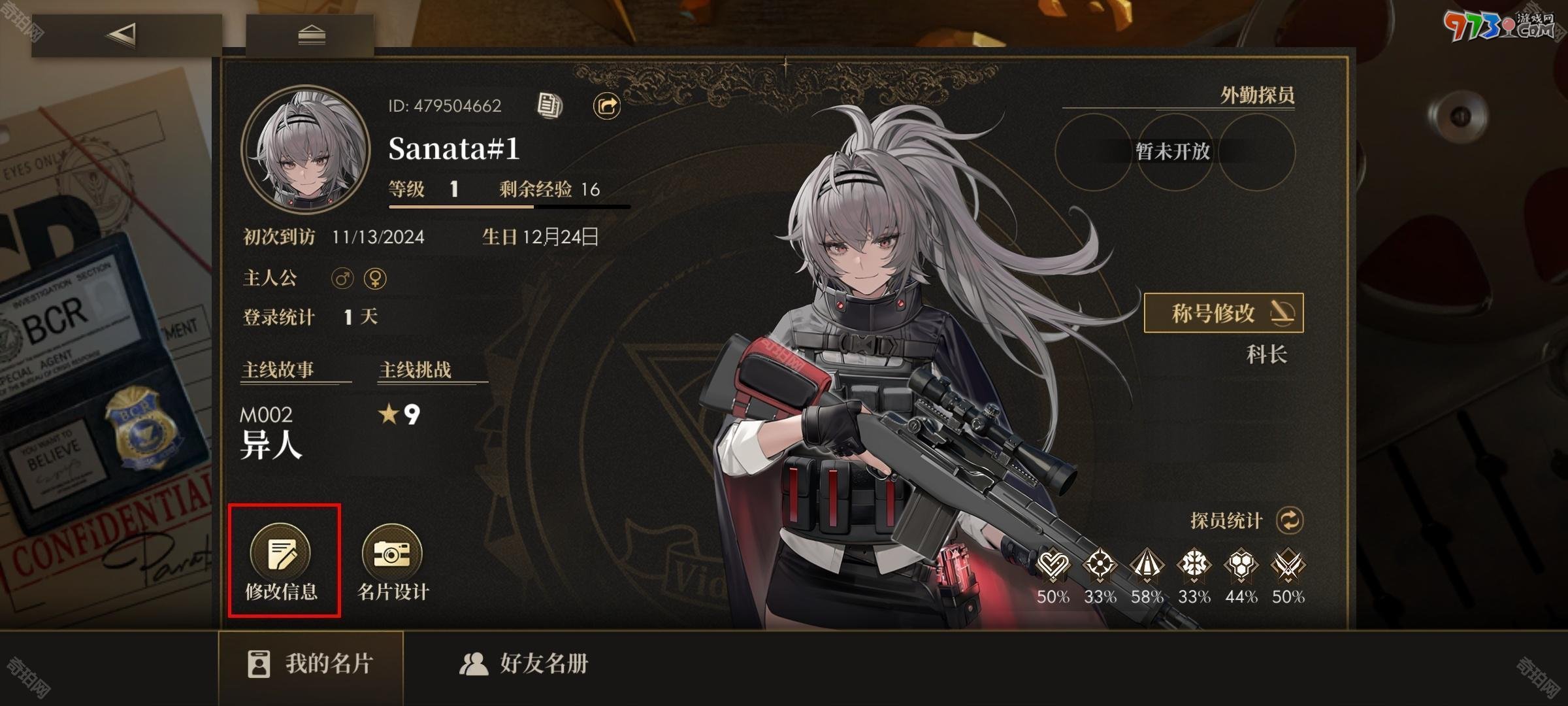The height and width of the screenshot is (706, 1568).
Task: Switch to the 我的名片 tab
Action: 311,664
